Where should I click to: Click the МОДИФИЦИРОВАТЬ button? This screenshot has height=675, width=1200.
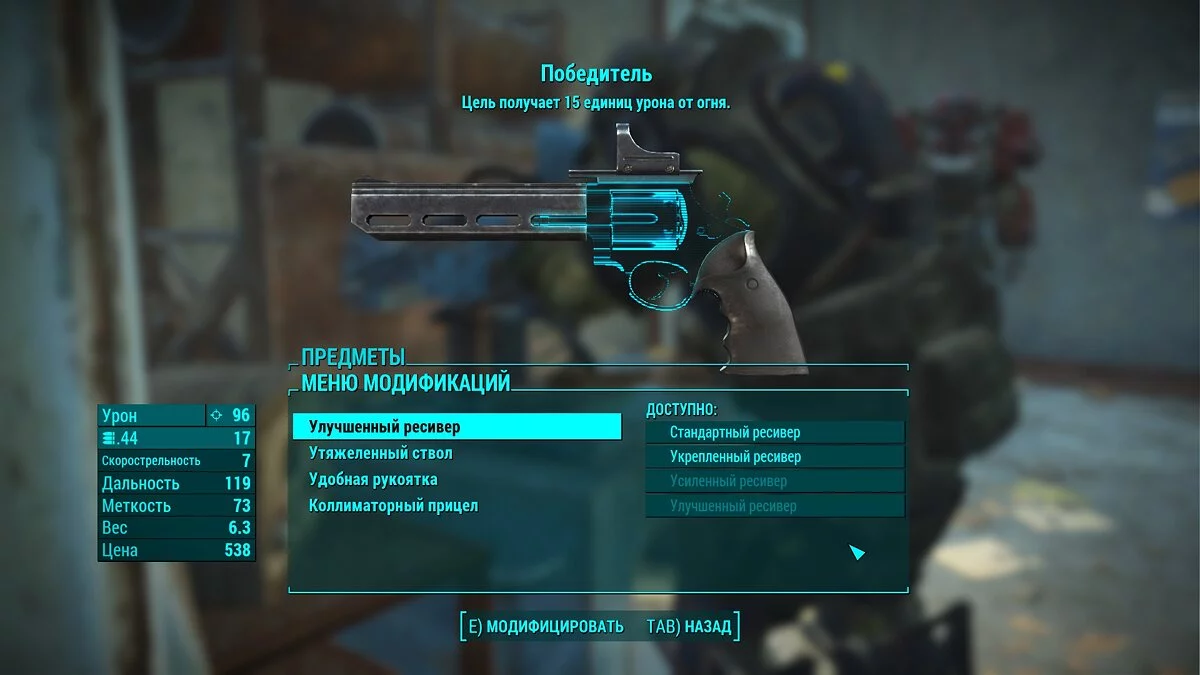pyautogui.click(x=545, y=627)
